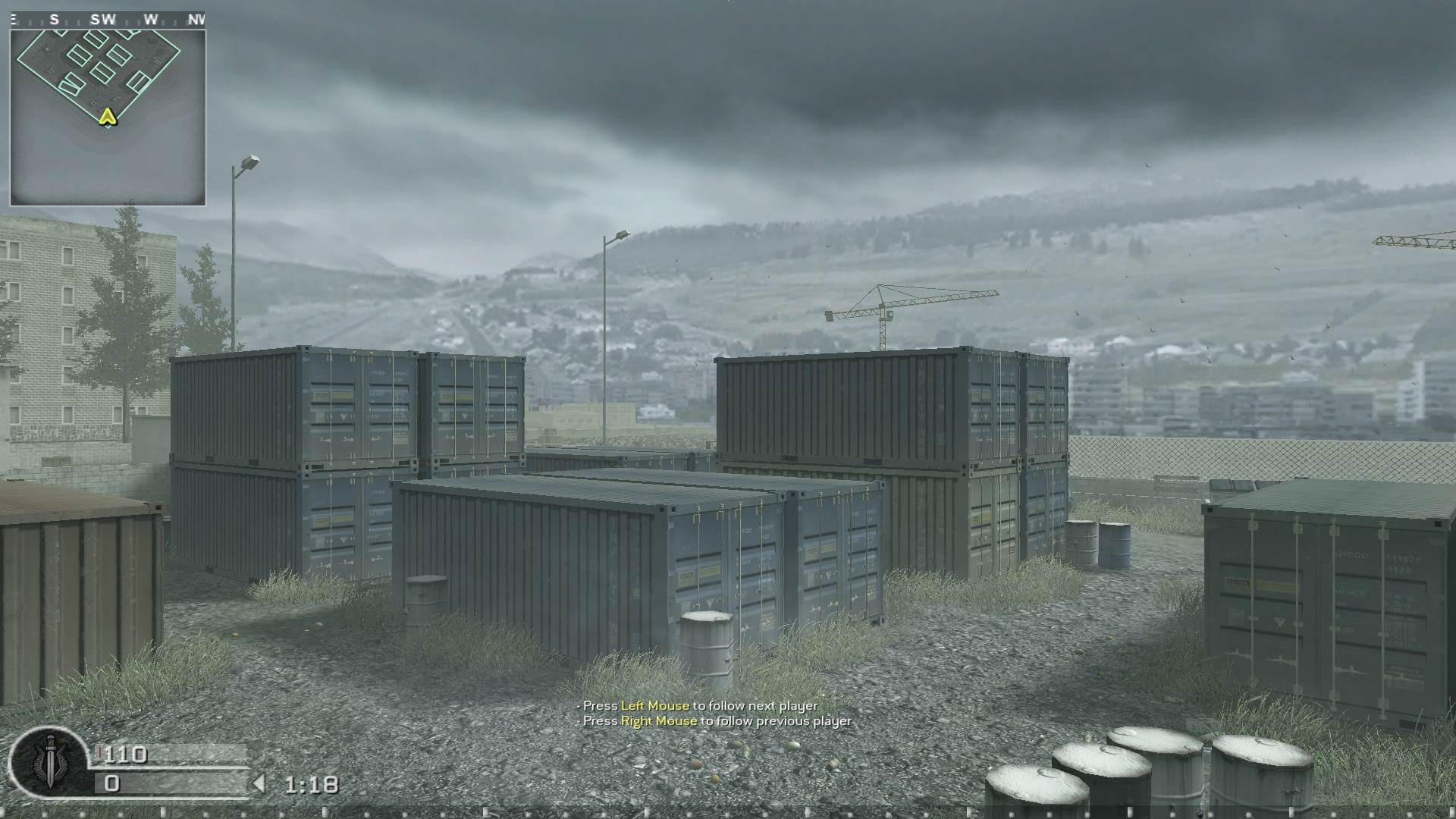The image size is (1456, 819).
Task: Click the compass letter NW on the minimap
Action: pos(199,20)
